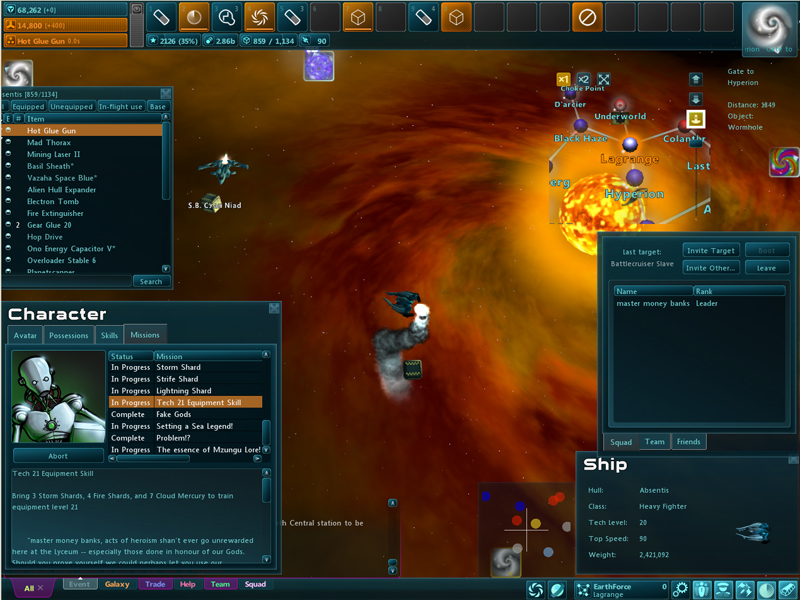Choose the Mining Laser II item row

click(54, 154)
